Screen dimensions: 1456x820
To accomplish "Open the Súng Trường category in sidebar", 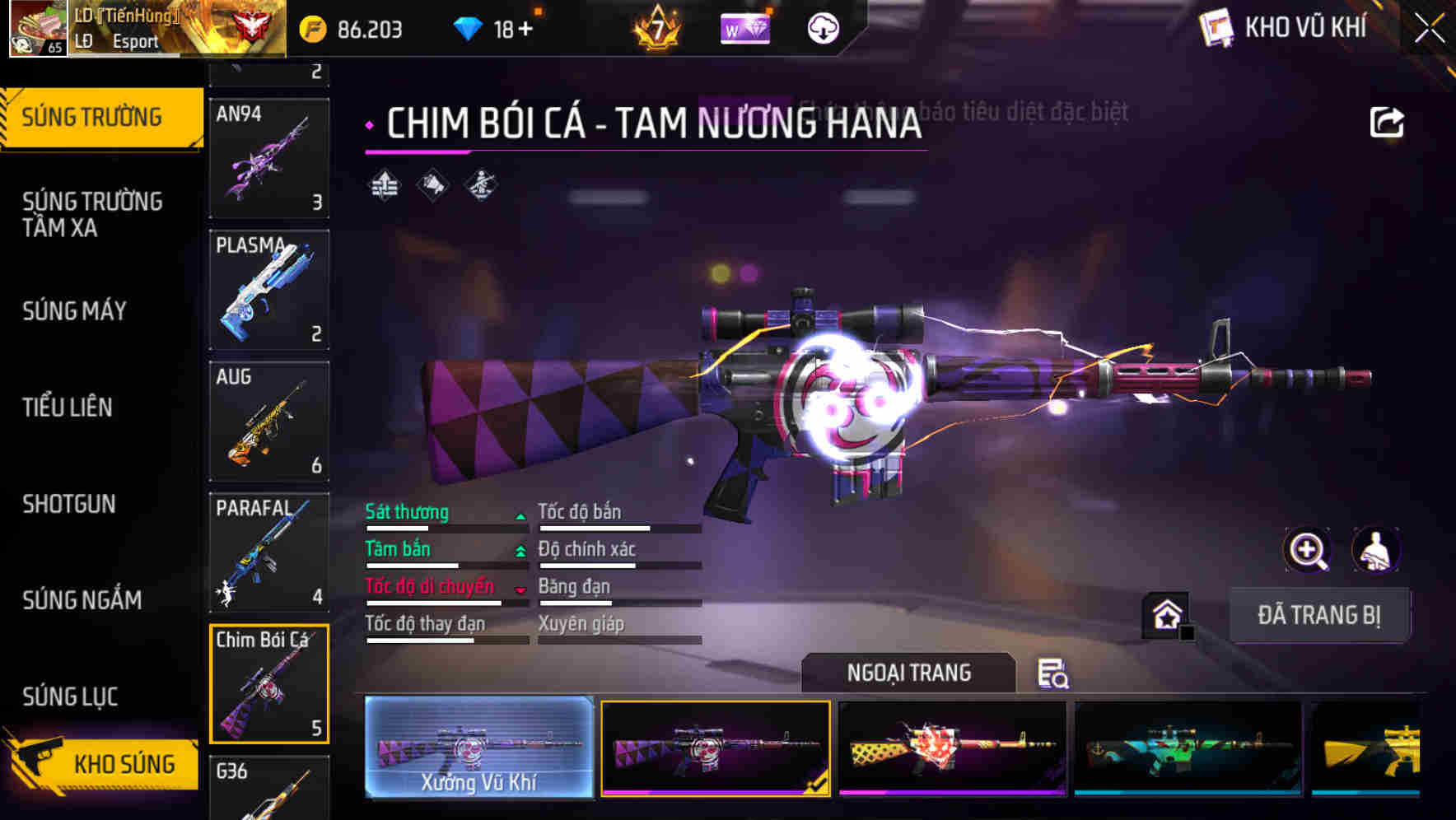I will coord(93,117).
